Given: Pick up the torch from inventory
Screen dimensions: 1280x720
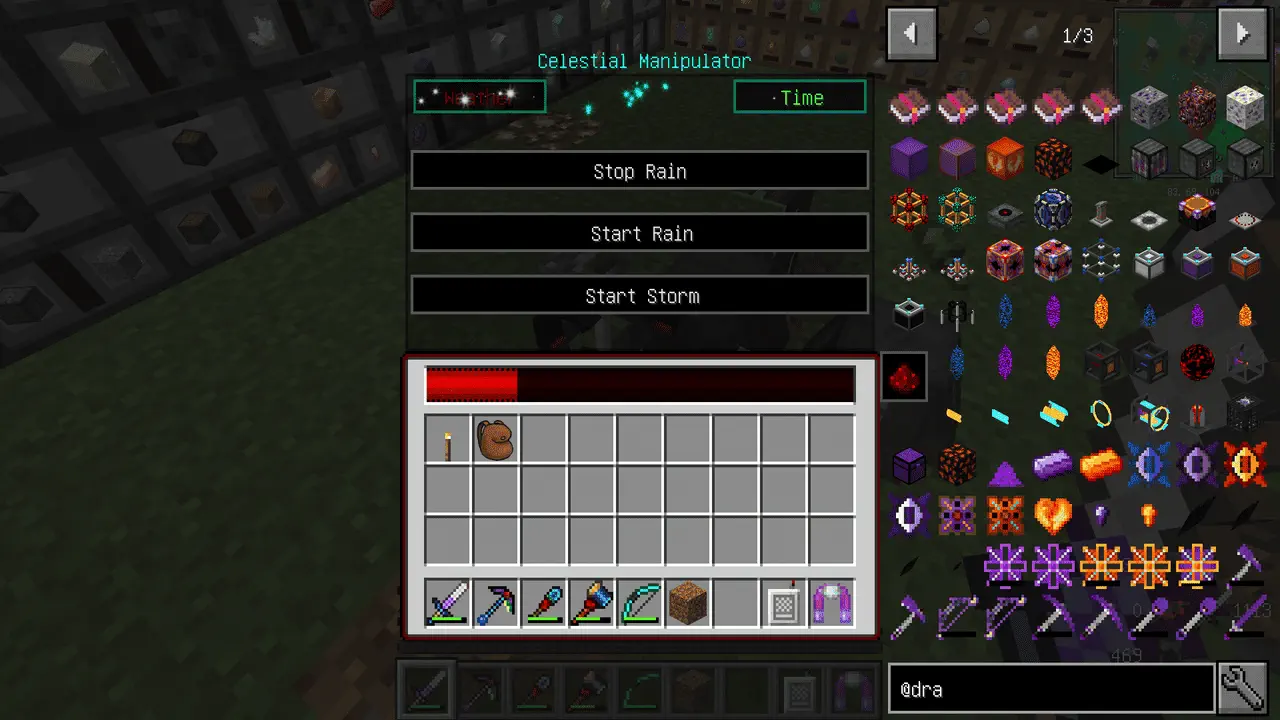Looking at the screenshot, I should (x=447, y=440).
